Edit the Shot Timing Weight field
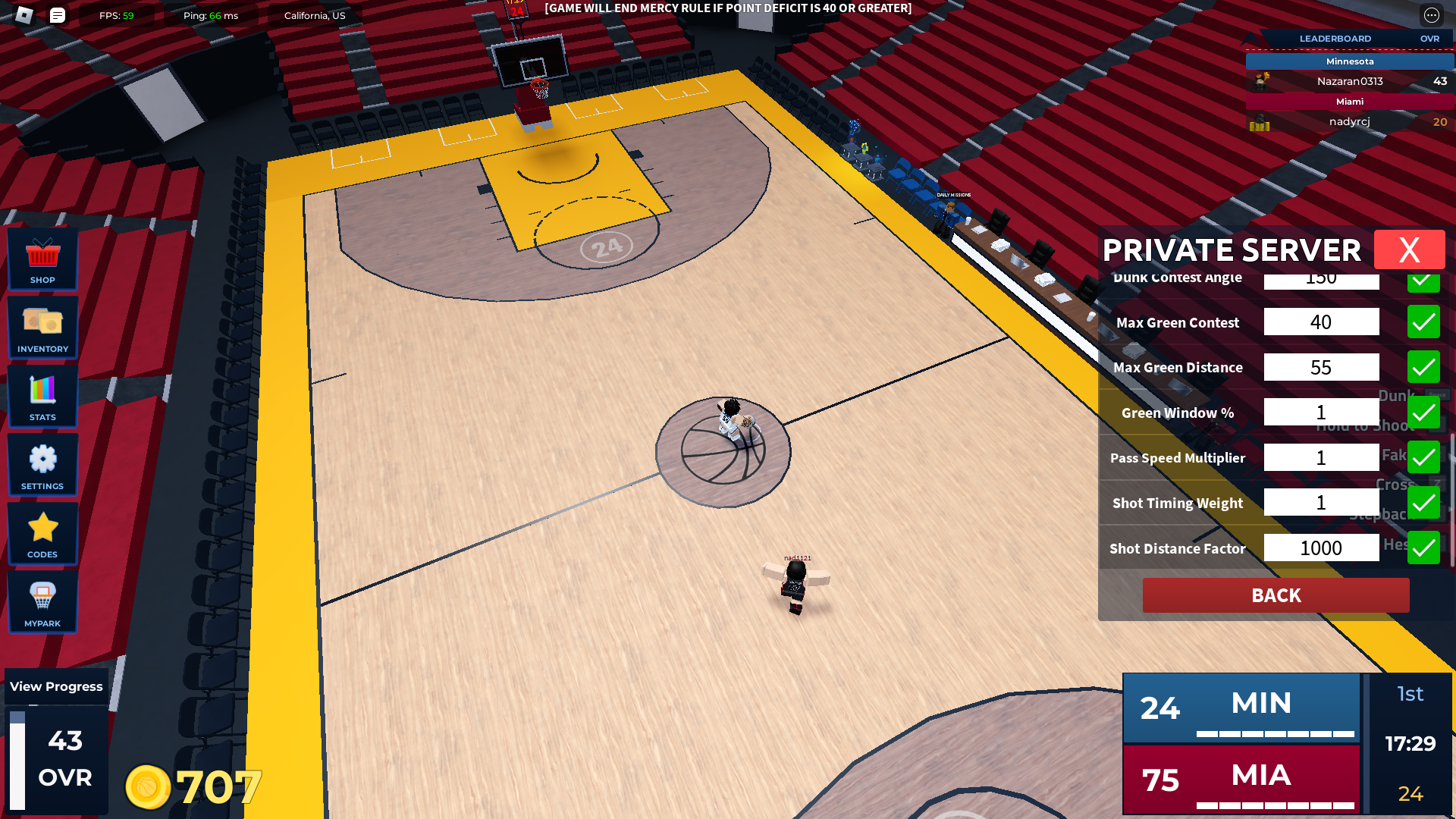Screen dimensions: 1456x819 tap(1321, 503)
